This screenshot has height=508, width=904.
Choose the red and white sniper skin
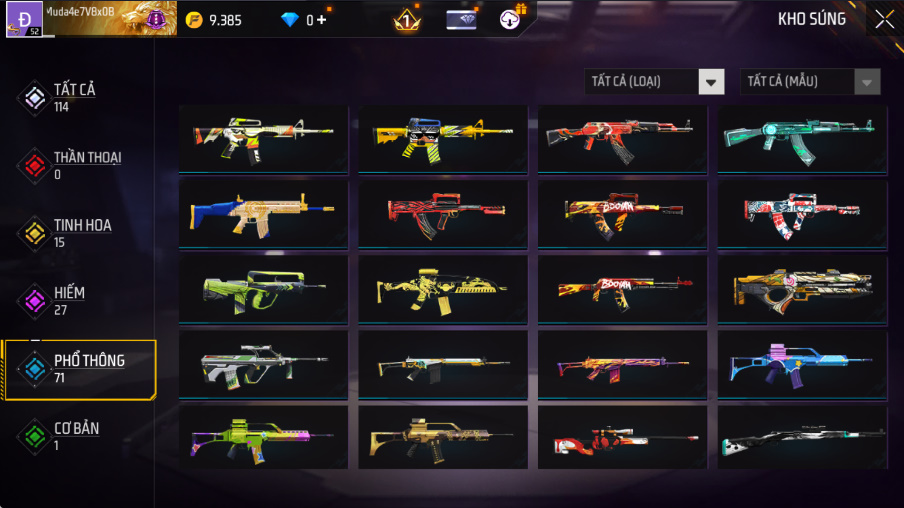pos(622,437)
